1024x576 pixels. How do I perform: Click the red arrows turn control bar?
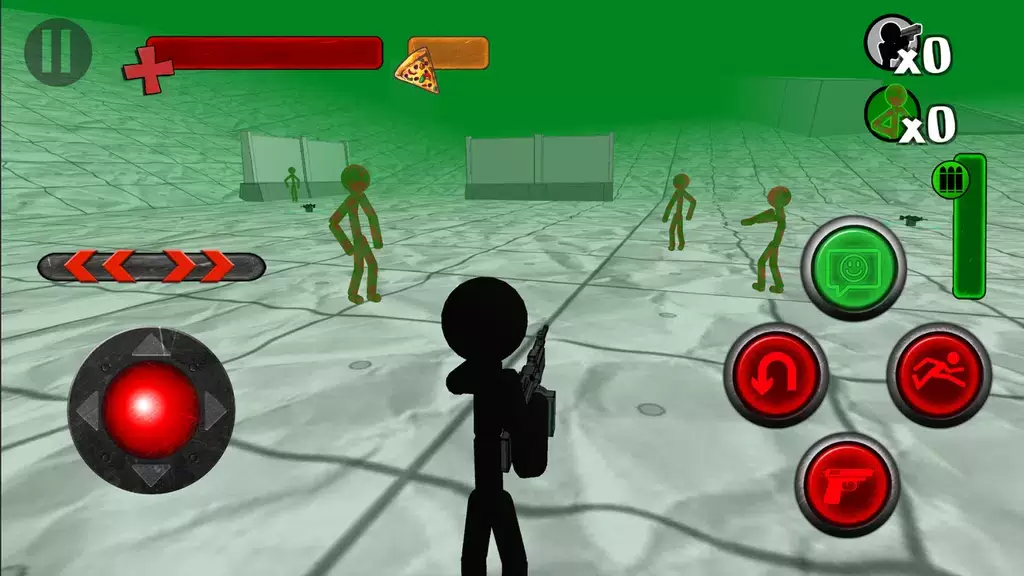[151, 267]
